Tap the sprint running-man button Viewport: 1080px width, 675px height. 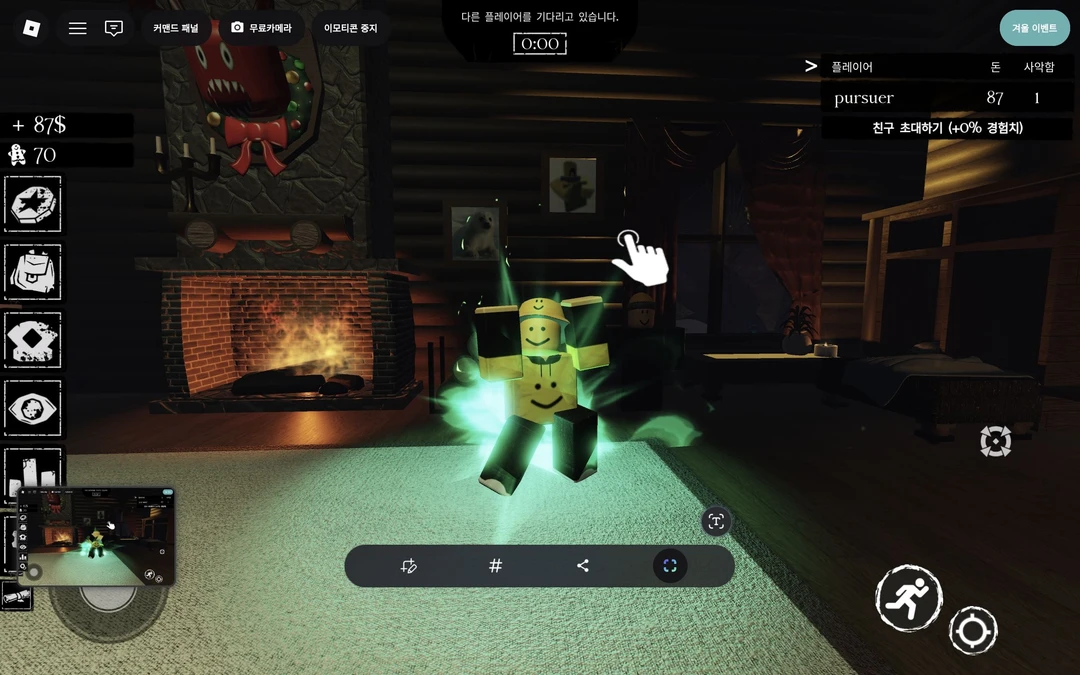tap(909, 598)
